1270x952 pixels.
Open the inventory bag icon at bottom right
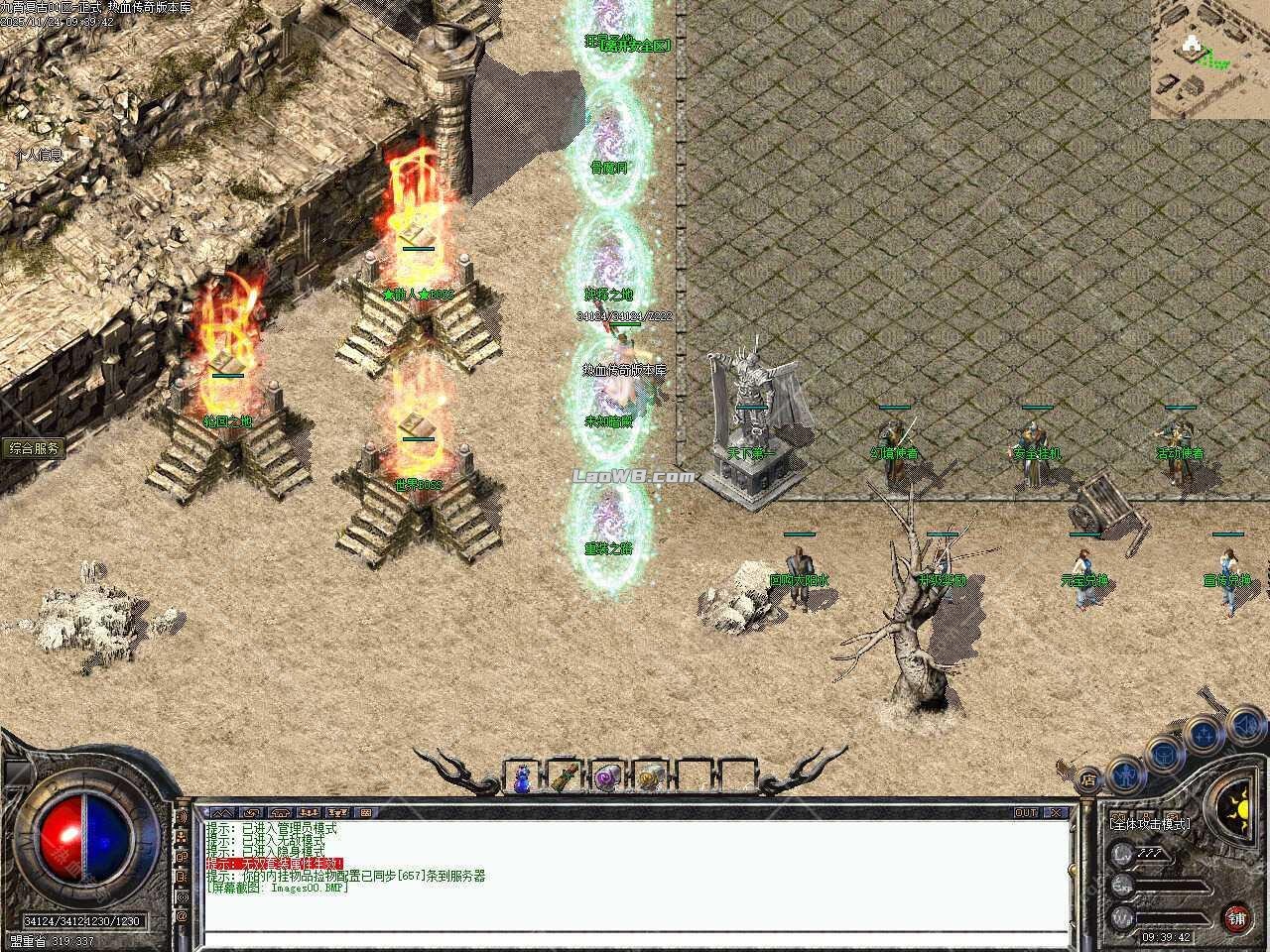point(1162,754)
